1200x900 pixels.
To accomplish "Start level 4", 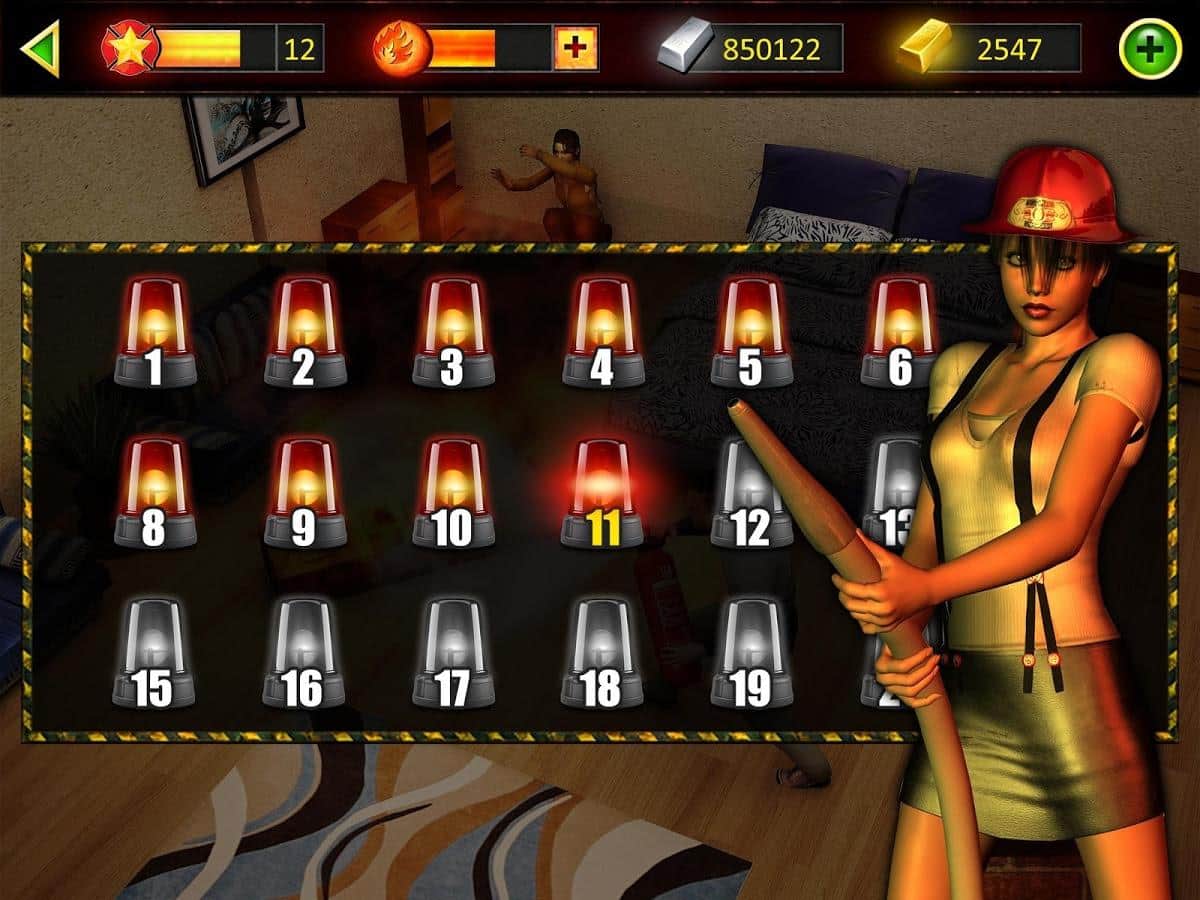I will tap(602, 333).
